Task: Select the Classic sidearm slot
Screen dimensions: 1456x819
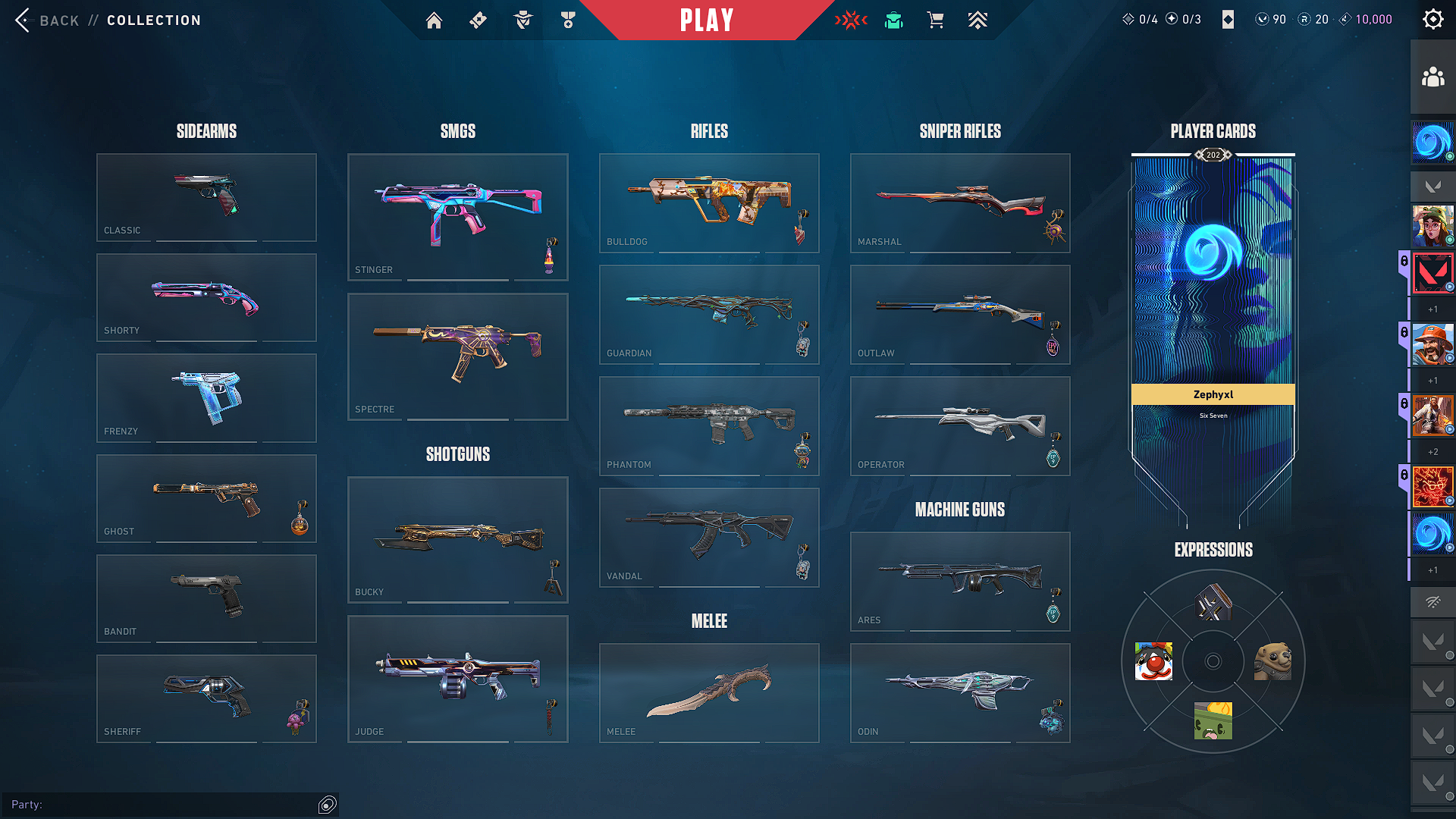Action: click(206, 197)
